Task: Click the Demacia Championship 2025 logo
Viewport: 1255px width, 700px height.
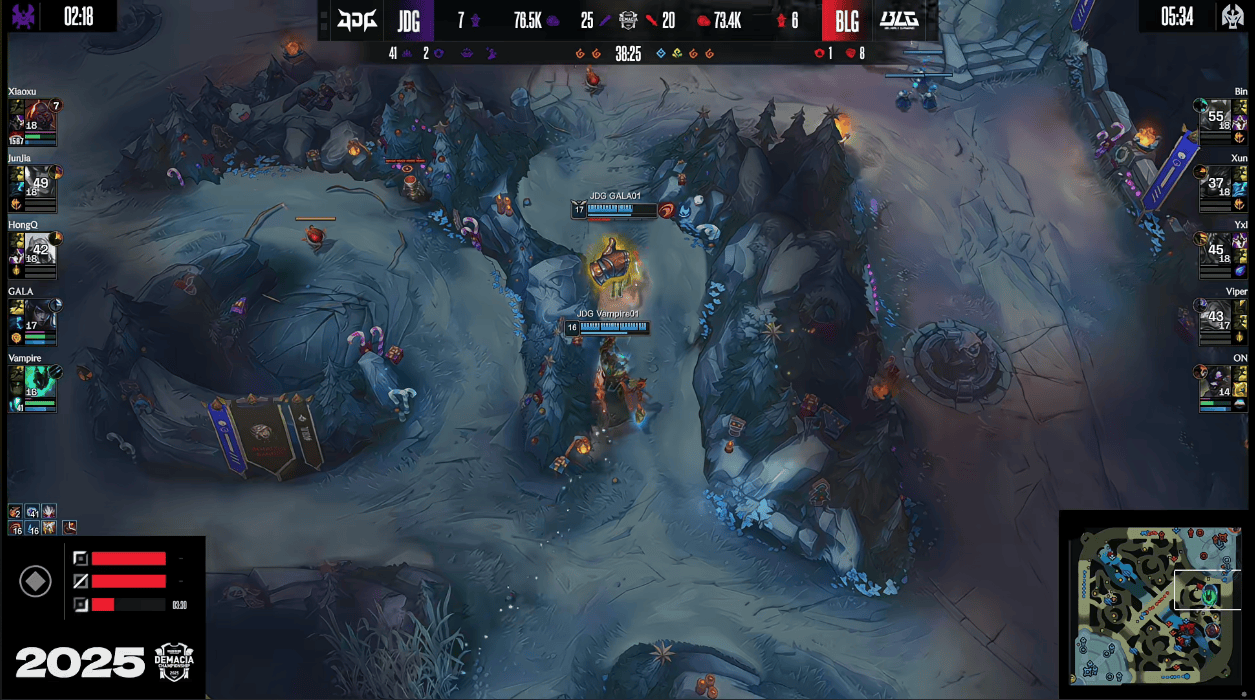Action: tap(173, 660)
